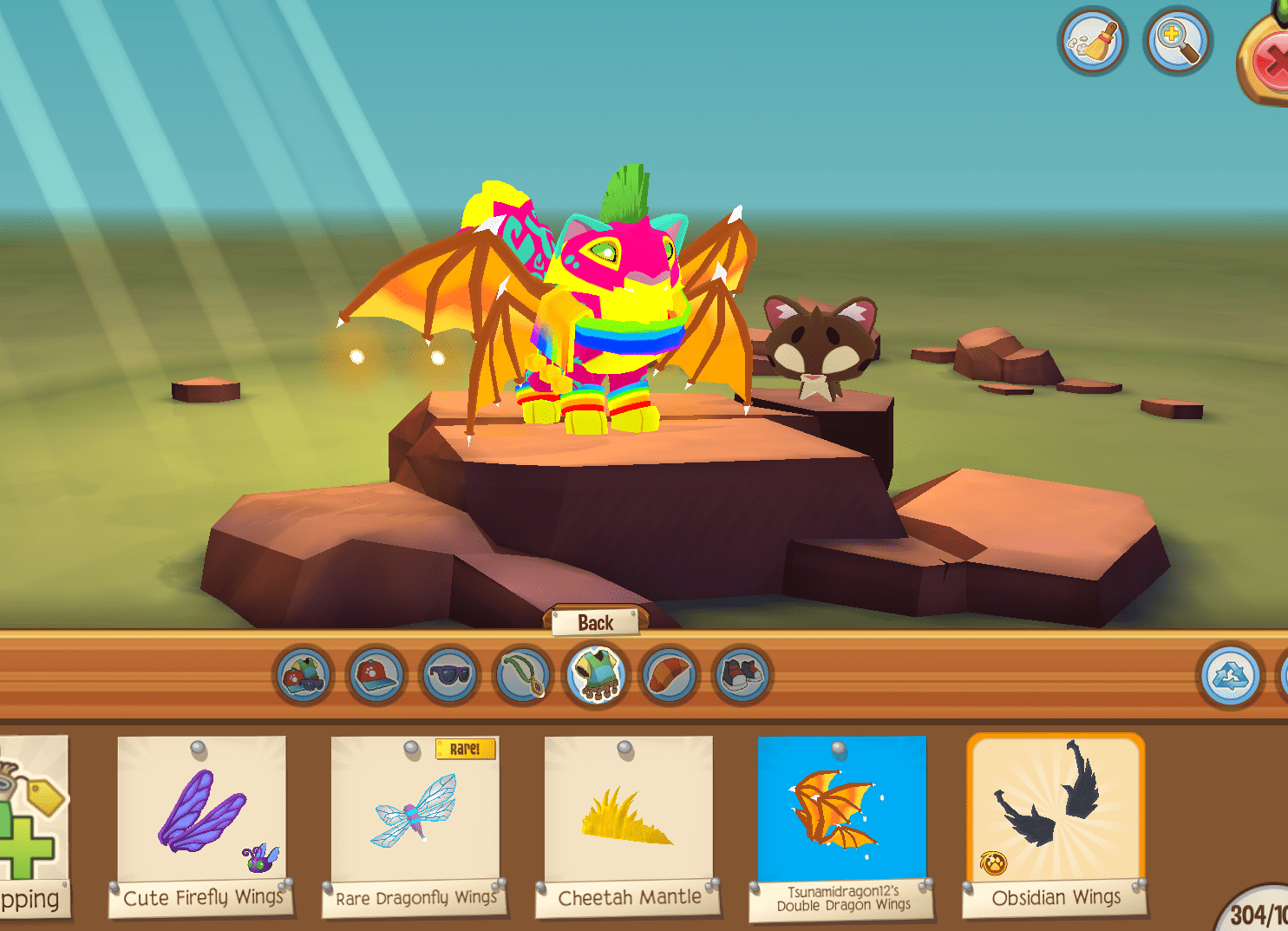This screenshot has width=1288, height=931.
Task: Select the all-clothing category icon
Action: 301,677
